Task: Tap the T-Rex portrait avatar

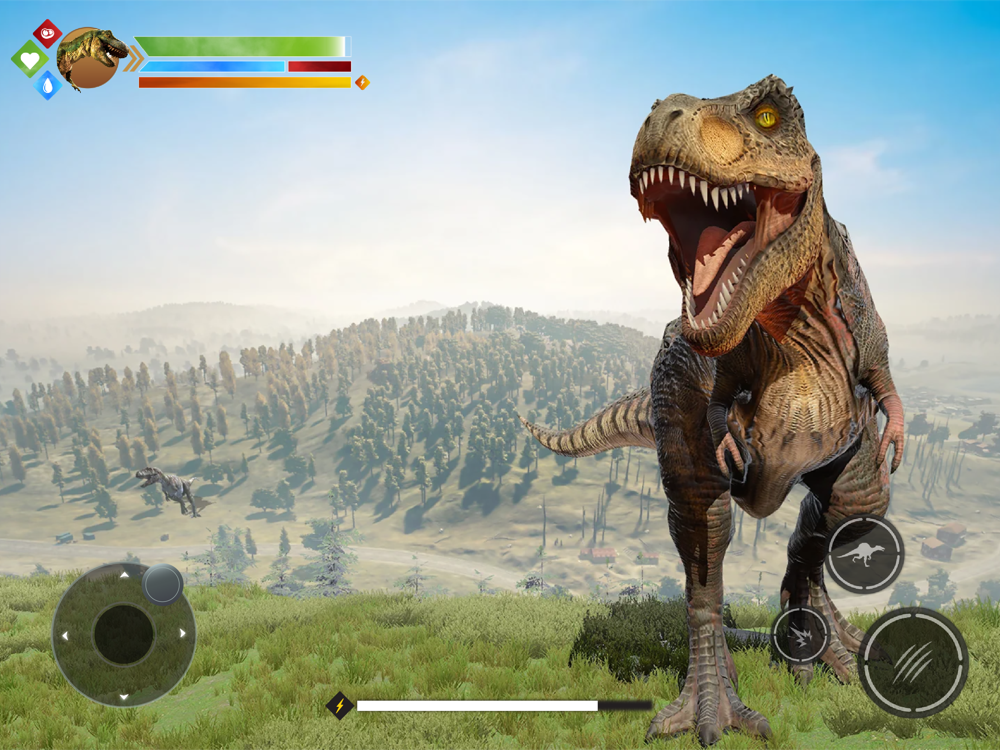Action: tap(90, 58)
